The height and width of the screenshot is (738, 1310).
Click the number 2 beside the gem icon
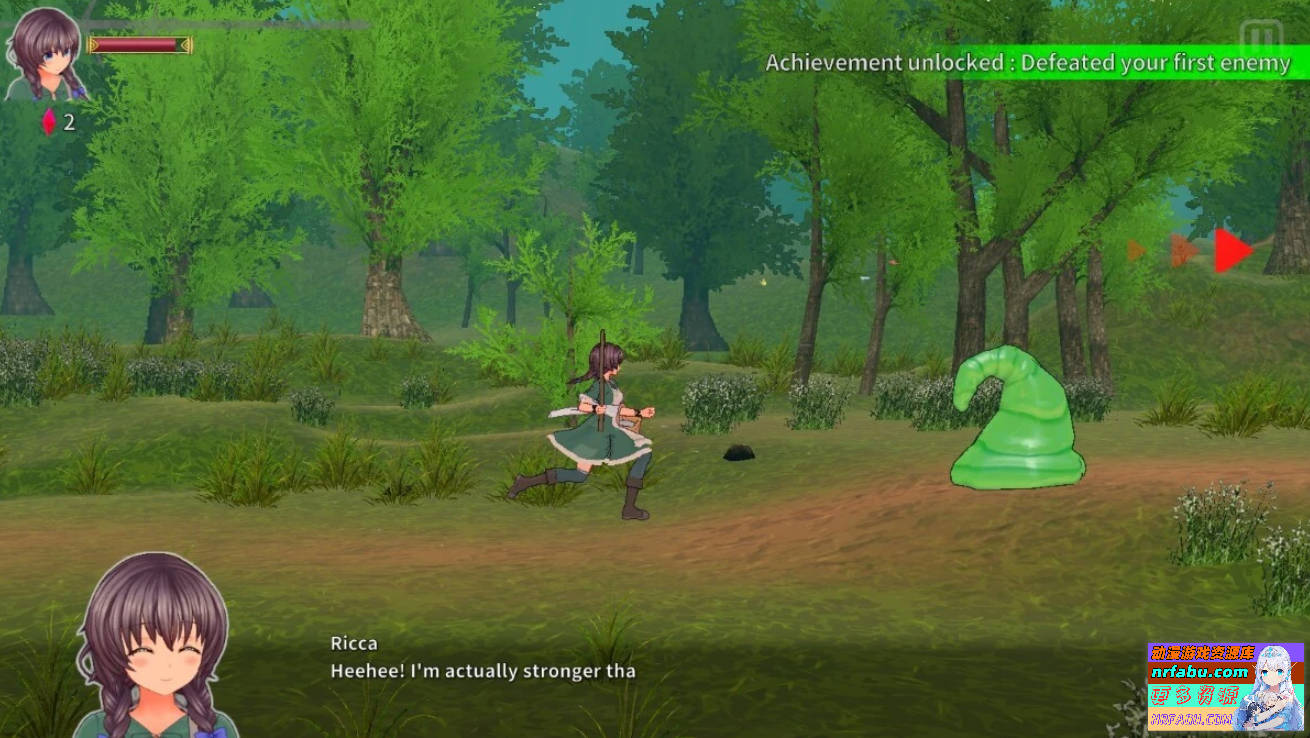[x=68, y=124]
